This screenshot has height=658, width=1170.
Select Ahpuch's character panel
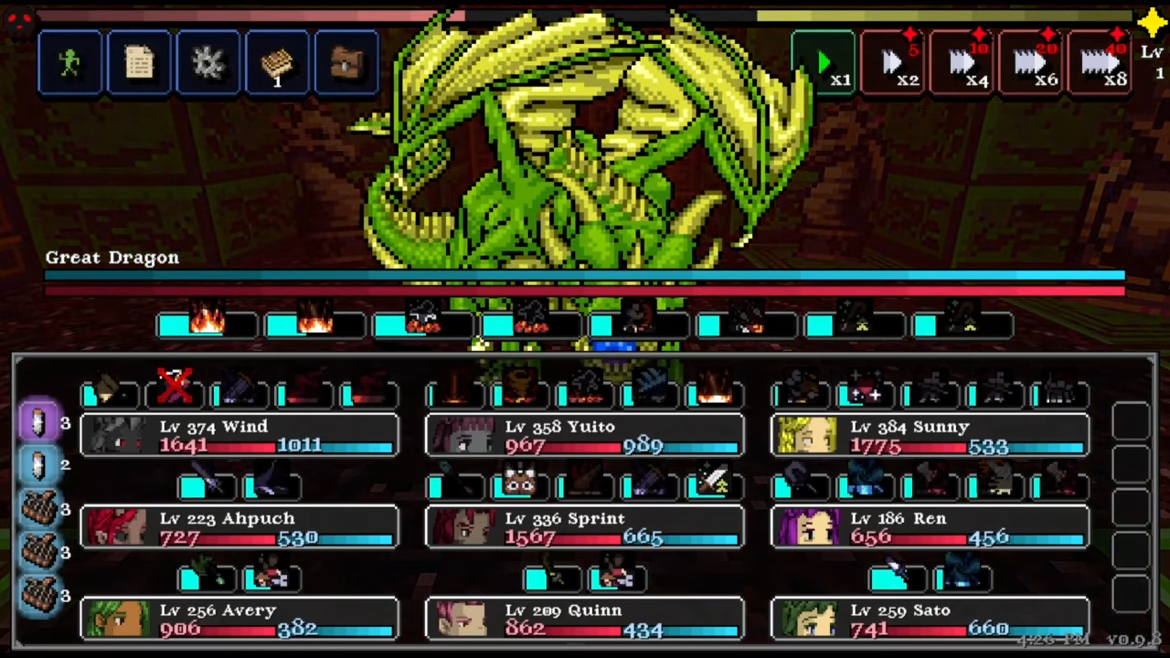tap(239, 527)
